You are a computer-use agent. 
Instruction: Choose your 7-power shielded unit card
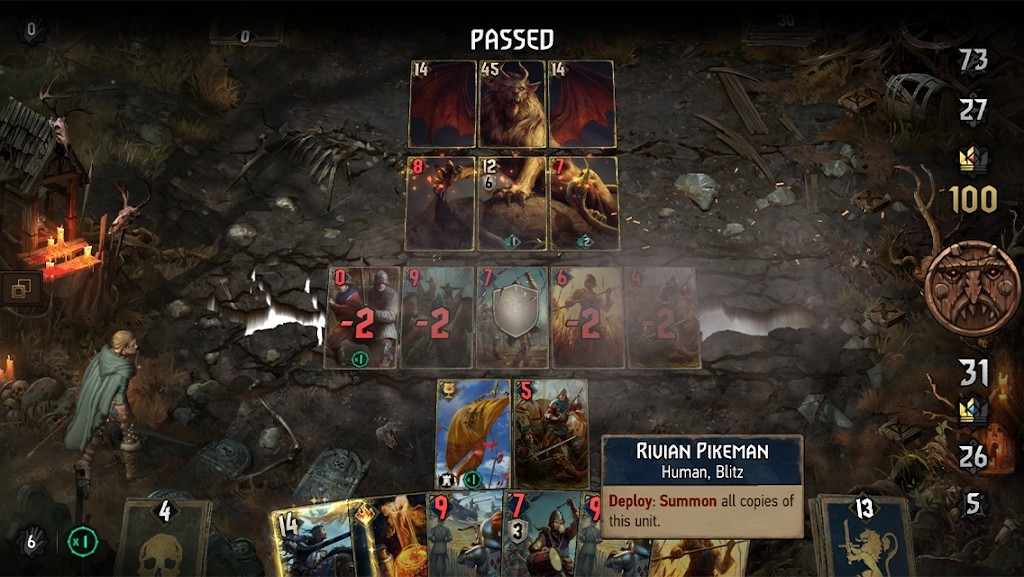pyautogui.click(x=512, y=318)
